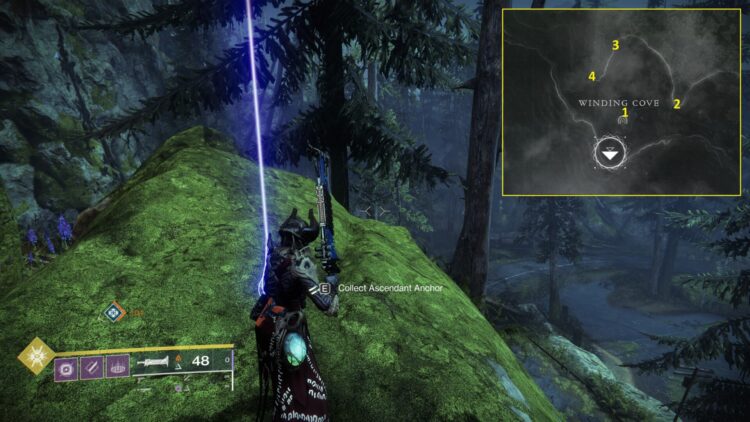Viewport: 750px width, 422px height.
Task: Click map marker number 2
Action: pos(677,103)
